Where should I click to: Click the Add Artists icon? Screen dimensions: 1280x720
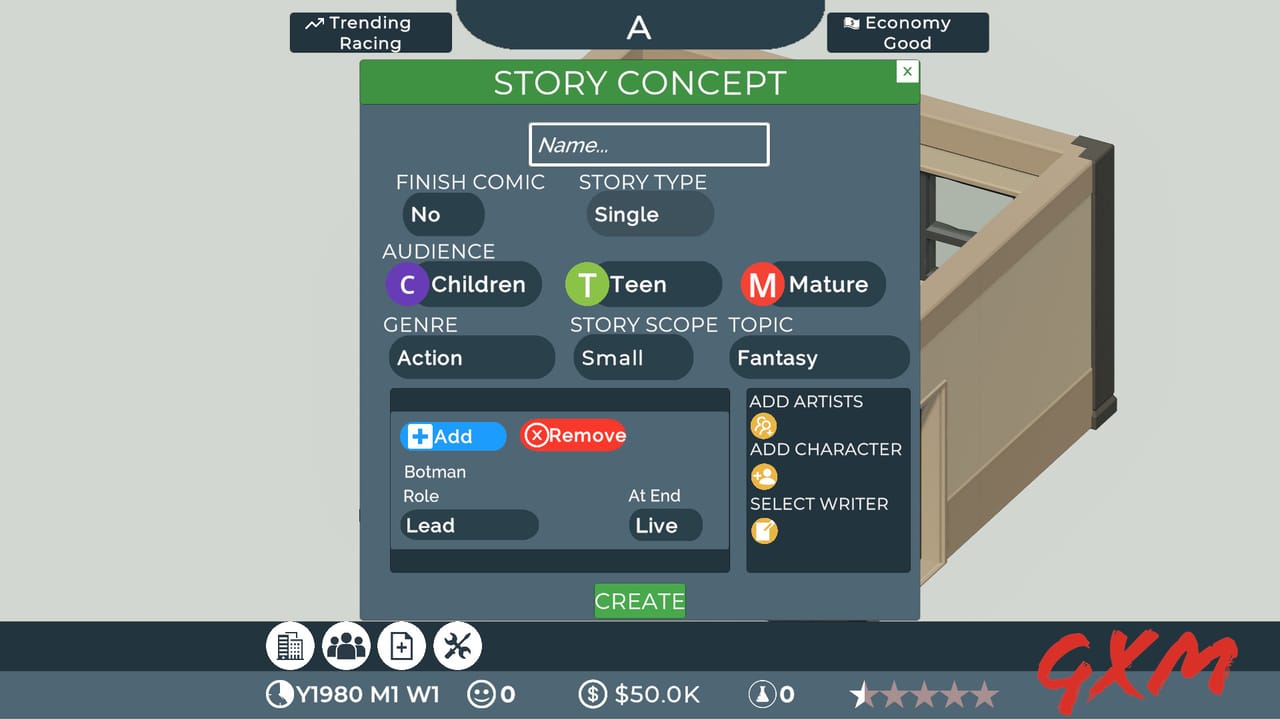point(764,425)
